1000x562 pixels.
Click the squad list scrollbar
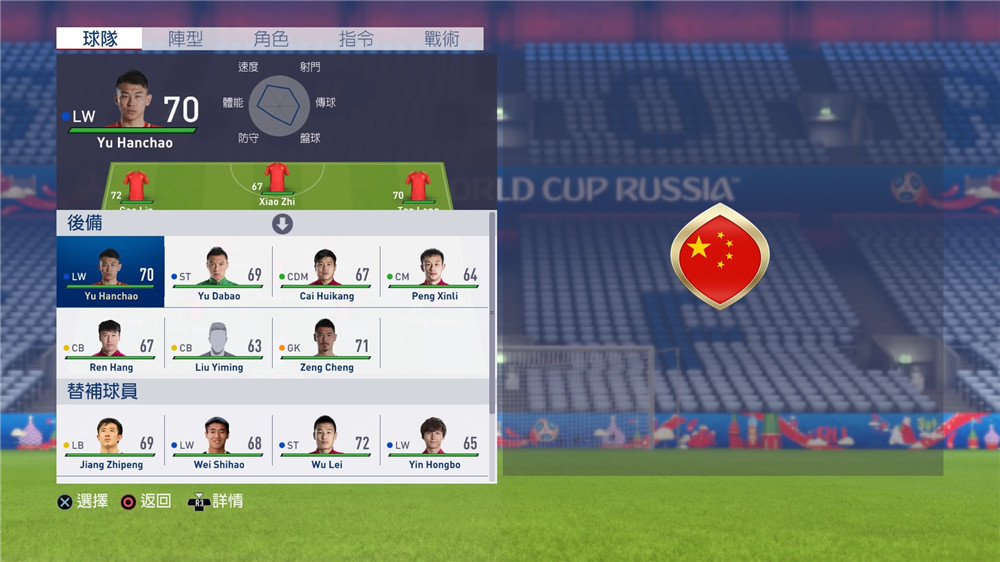tap(492, 310)
